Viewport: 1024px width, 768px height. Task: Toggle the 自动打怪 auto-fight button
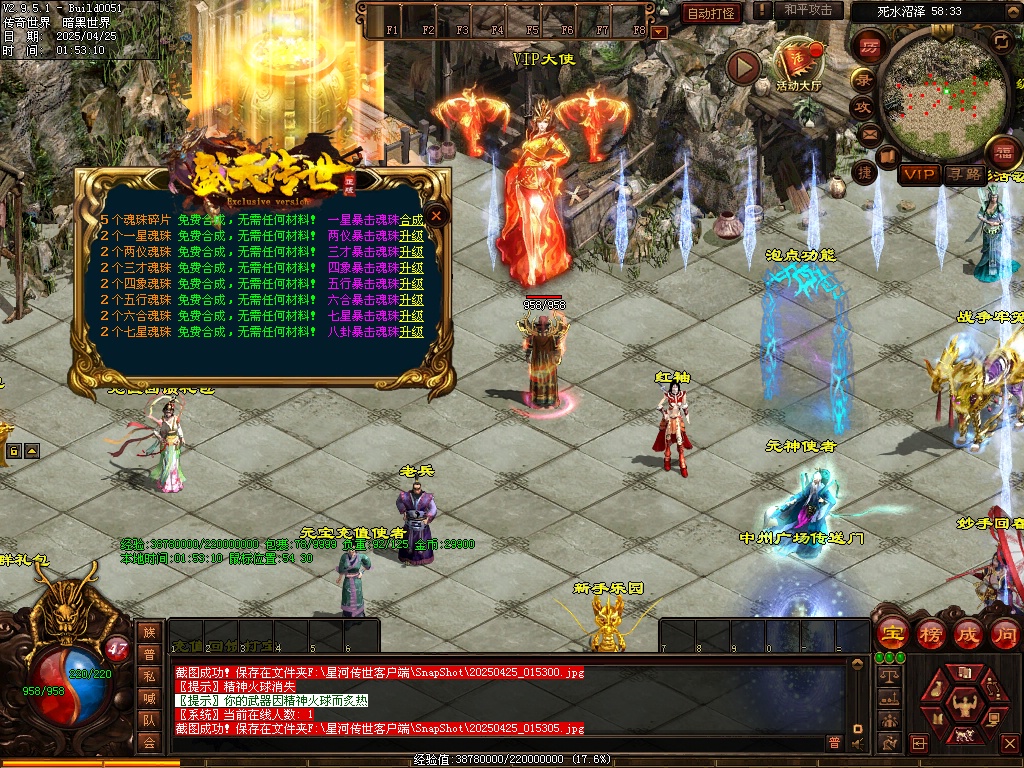click(x=711, y=13)
